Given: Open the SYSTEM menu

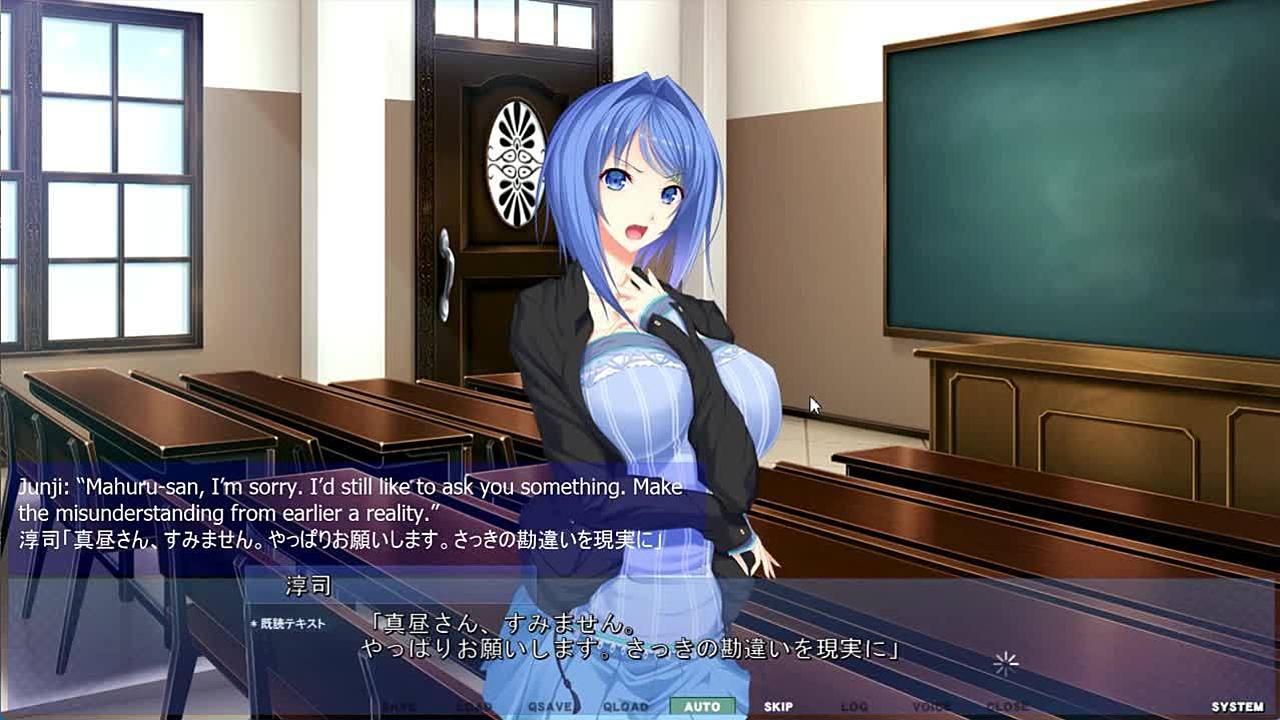Looking at the screenshot, I should tap(1237, 707).
